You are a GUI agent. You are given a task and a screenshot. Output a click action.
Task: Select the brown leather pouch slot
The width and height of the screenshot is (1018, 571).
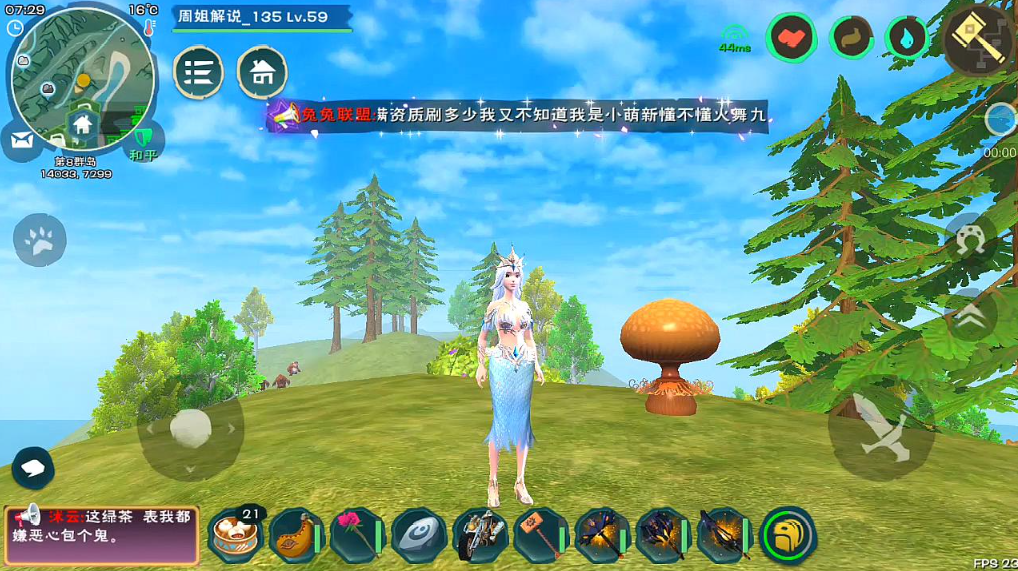pyautogui.click(x=296, y=536)
